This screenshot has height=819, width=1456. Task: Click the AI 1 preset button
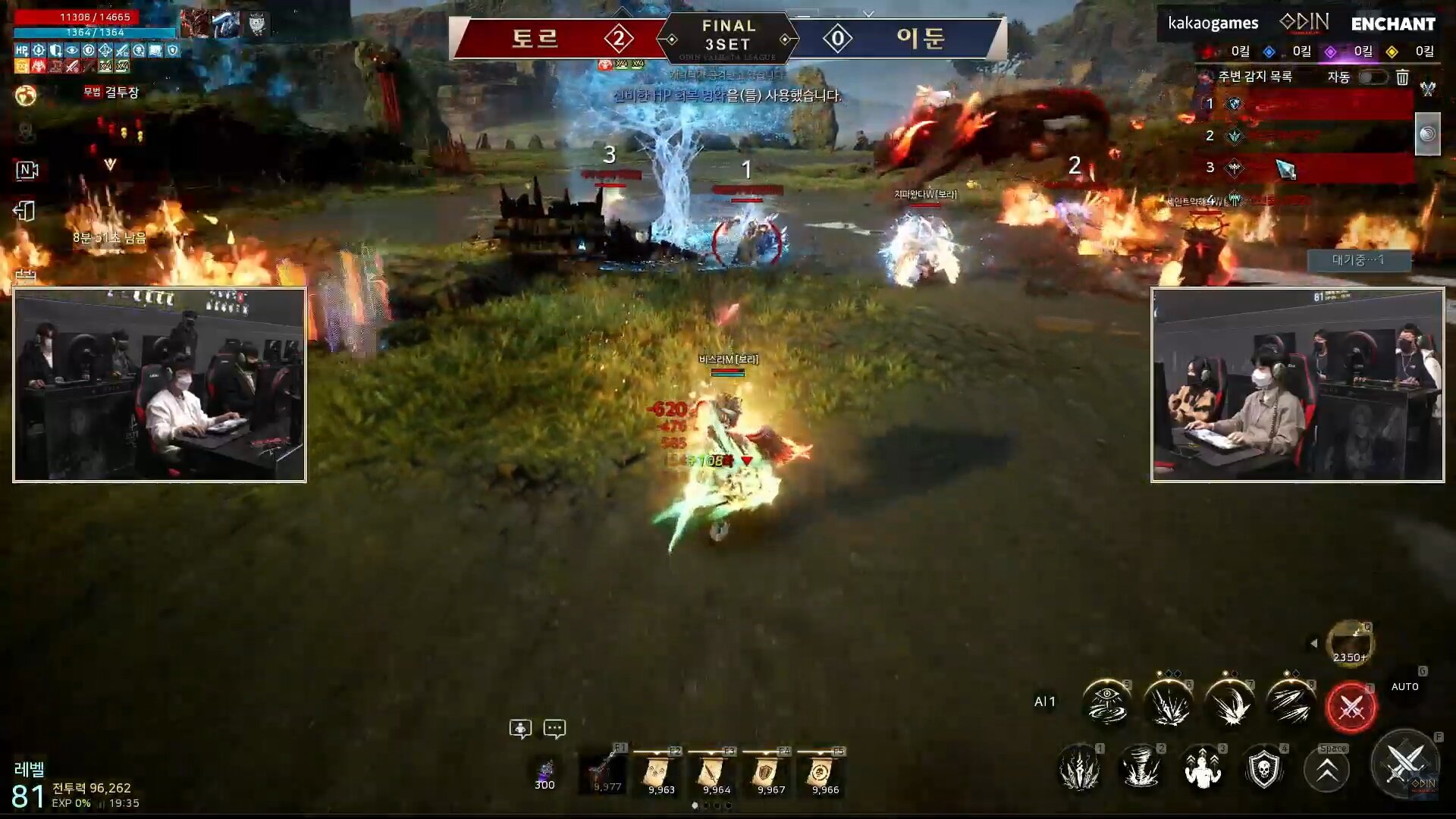pos(1044,702)
